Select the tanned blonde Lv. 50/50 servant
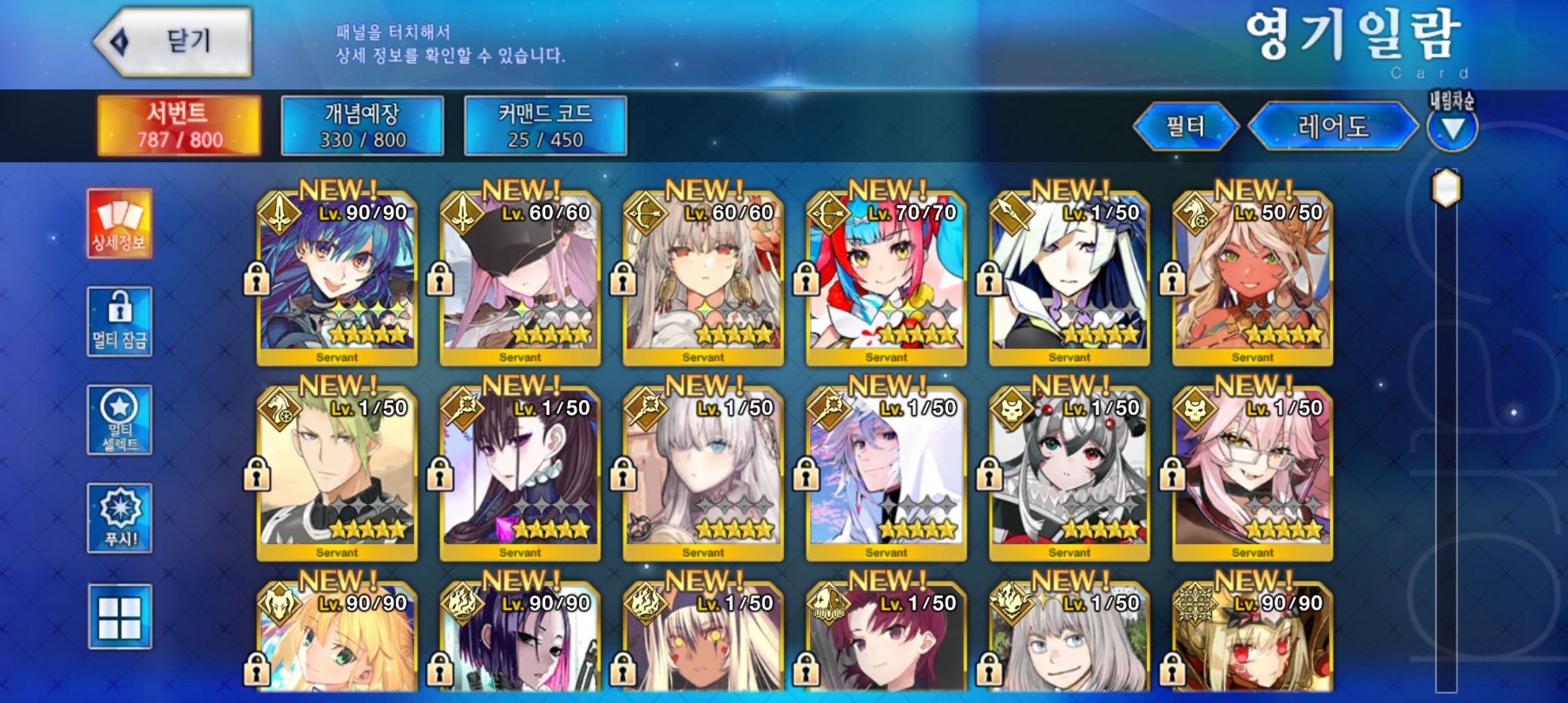The width and height of the screenshot is (1568, 703). 1252,278
